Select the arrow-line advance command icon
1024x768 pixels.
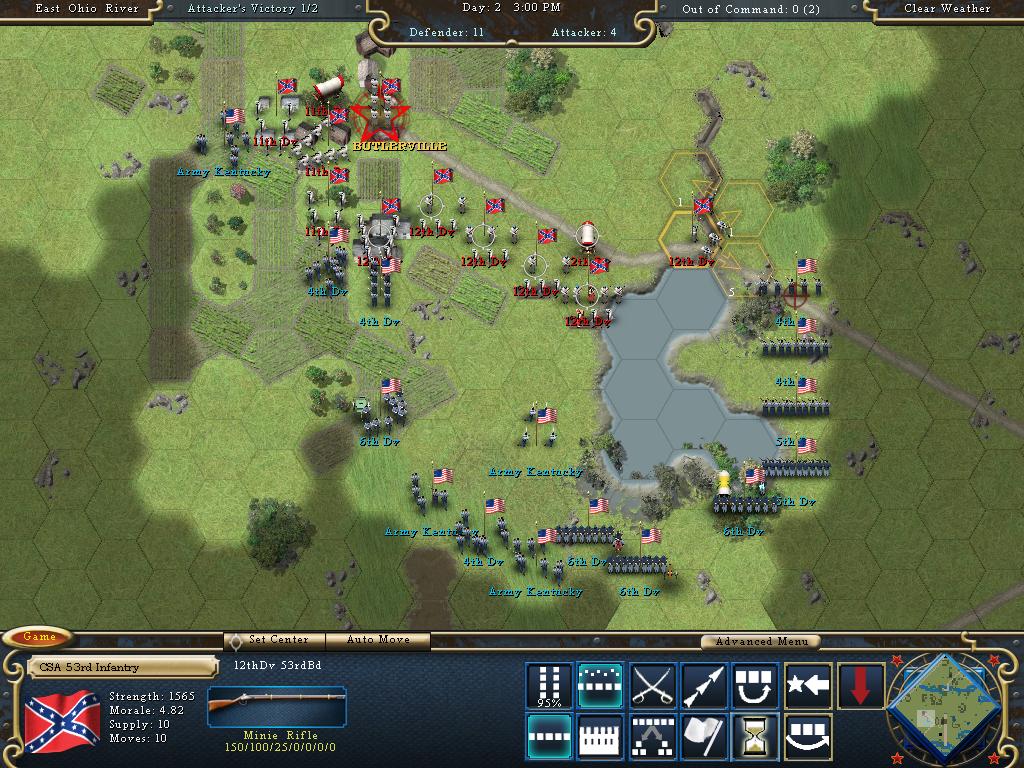coord(704,686)
